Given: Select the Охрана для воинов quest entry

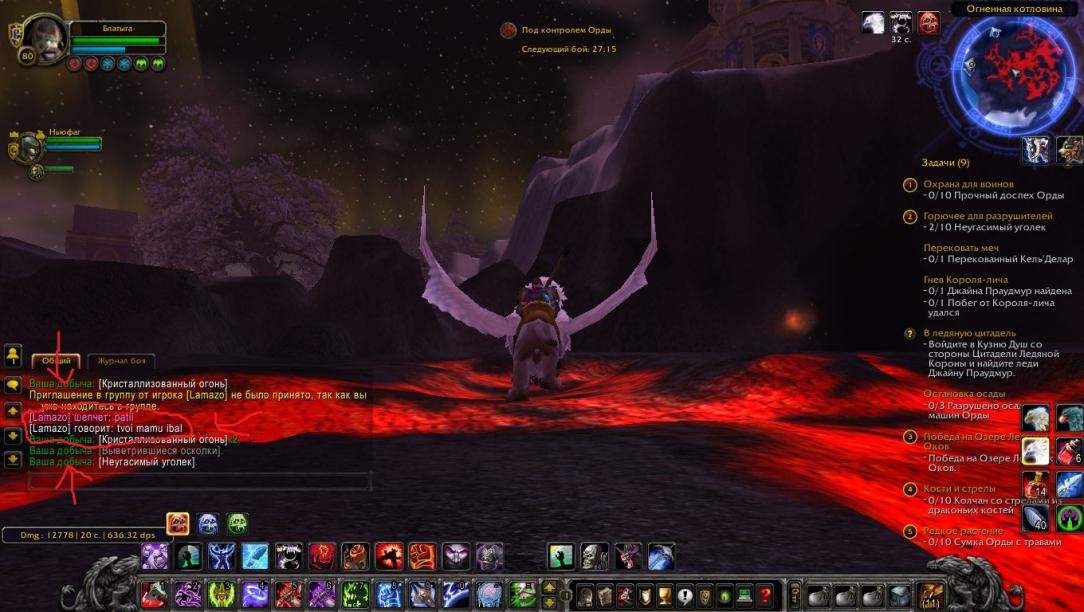Looking at the screenshot, I should click(968, 184).
